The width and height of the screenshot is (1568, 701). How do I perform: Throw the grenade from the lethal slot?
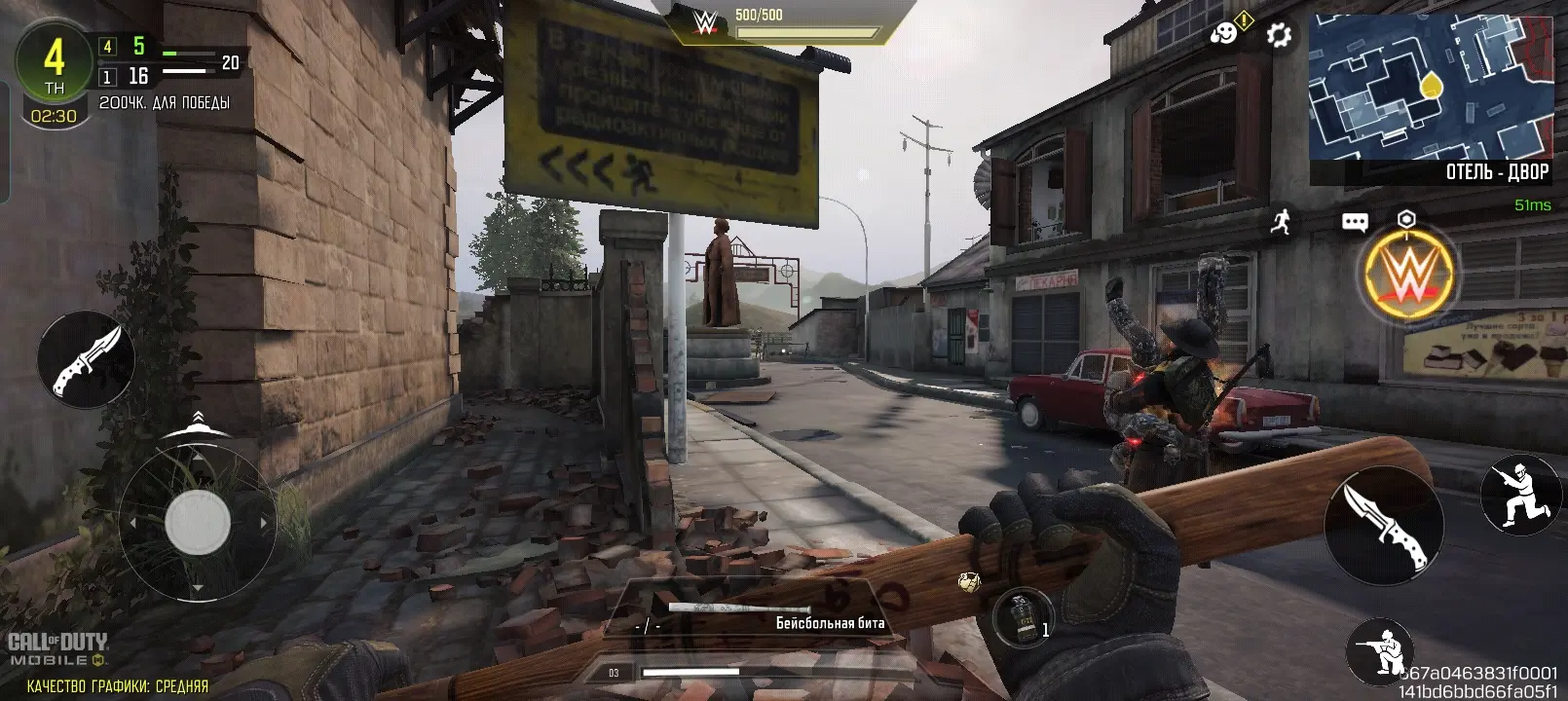pyautogui.click(x=1023, y=617)
